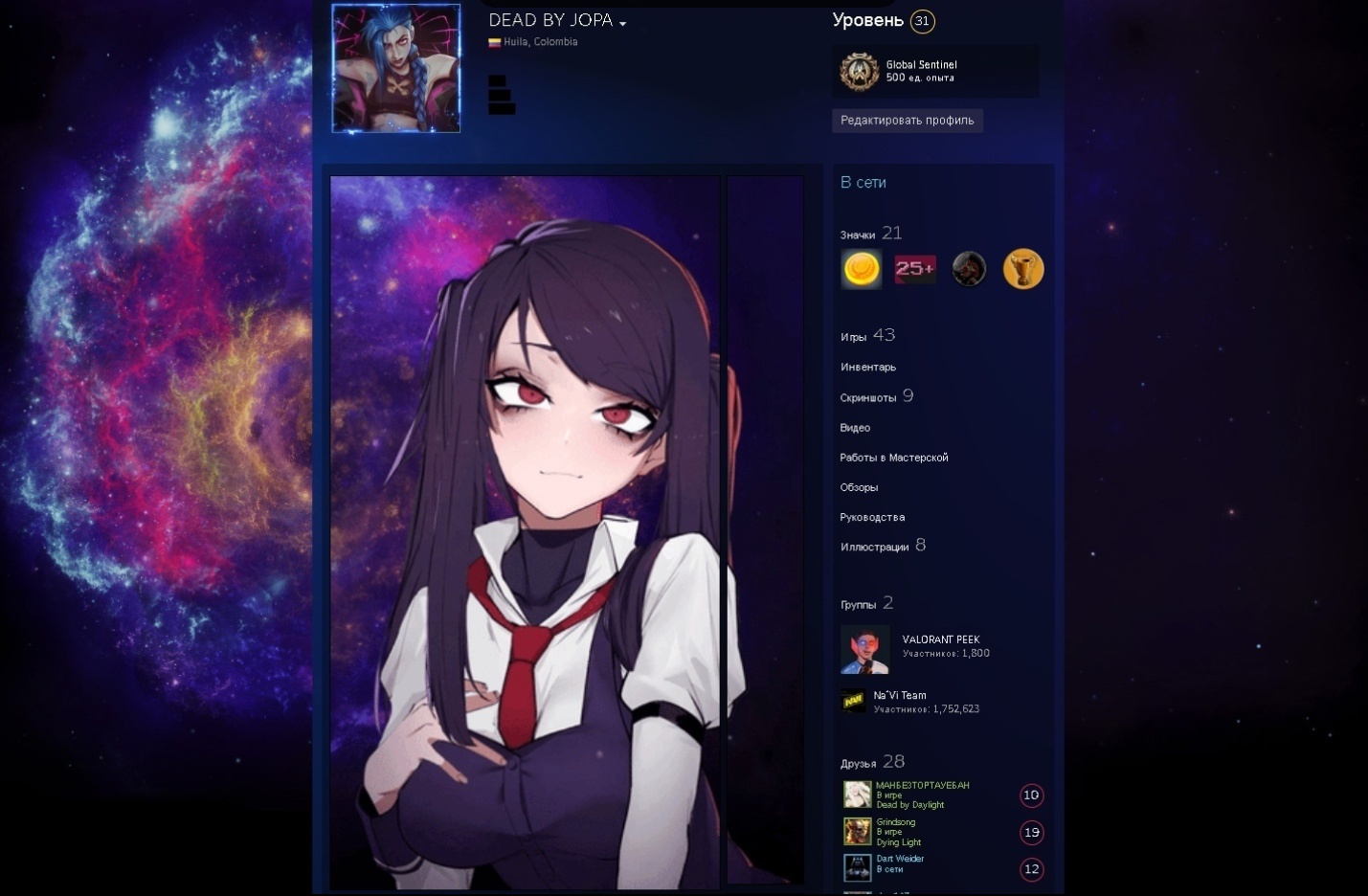
Task: Select the 25+ badge icon
Action: 914,269
